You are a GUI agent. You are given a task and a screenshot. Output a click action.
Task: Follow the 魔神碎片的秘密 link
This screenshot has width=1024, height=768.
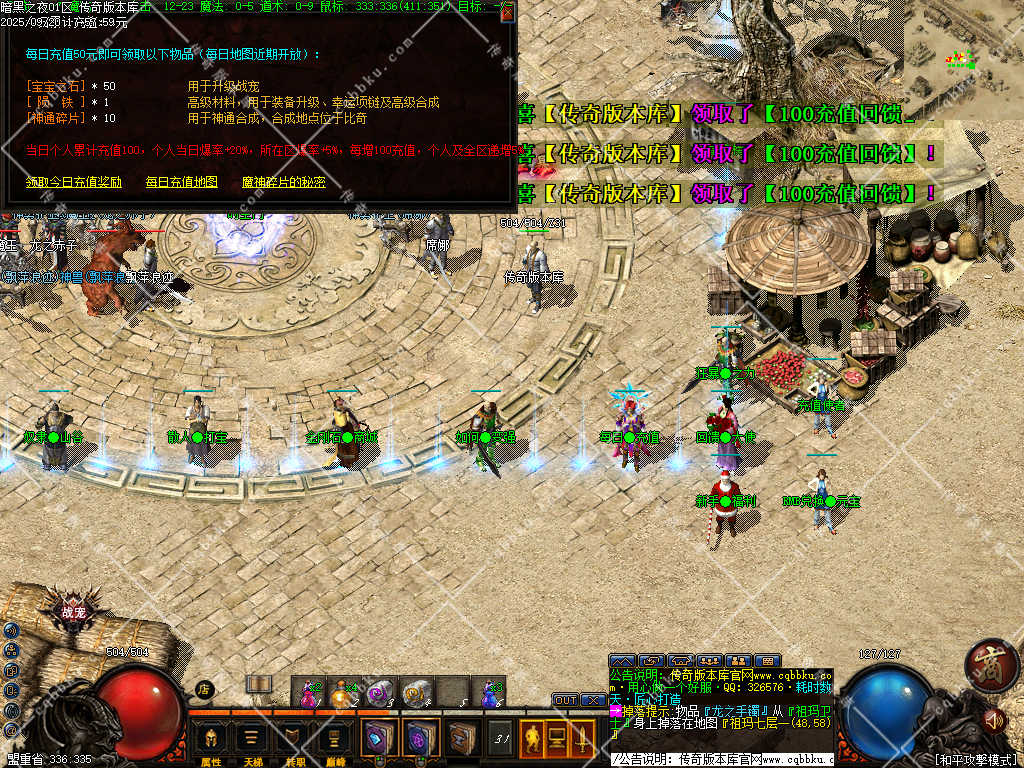pyautogui.click(x=284, y=182)
